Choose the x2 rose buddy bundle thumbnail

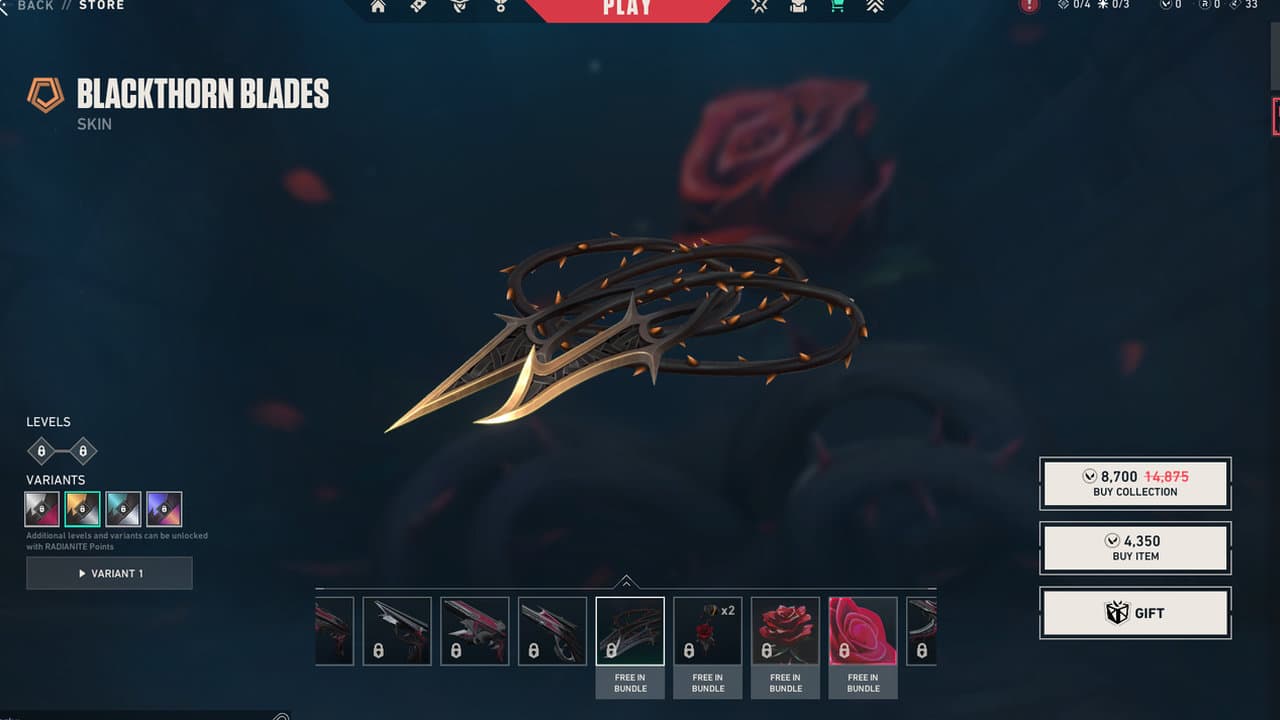coord(708,631)
